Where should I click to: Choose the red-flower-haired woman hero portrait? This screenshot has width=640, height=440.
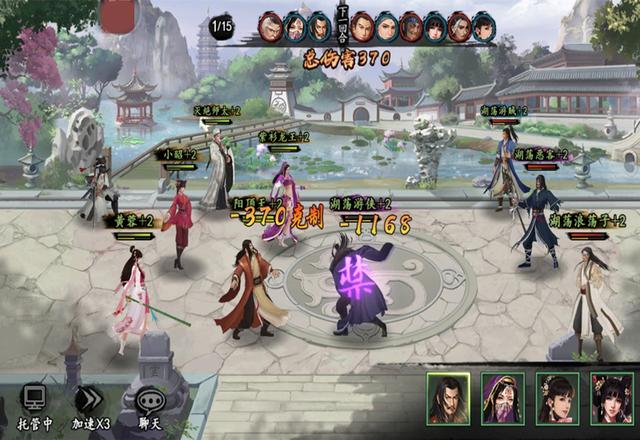(x=557, y=398)
